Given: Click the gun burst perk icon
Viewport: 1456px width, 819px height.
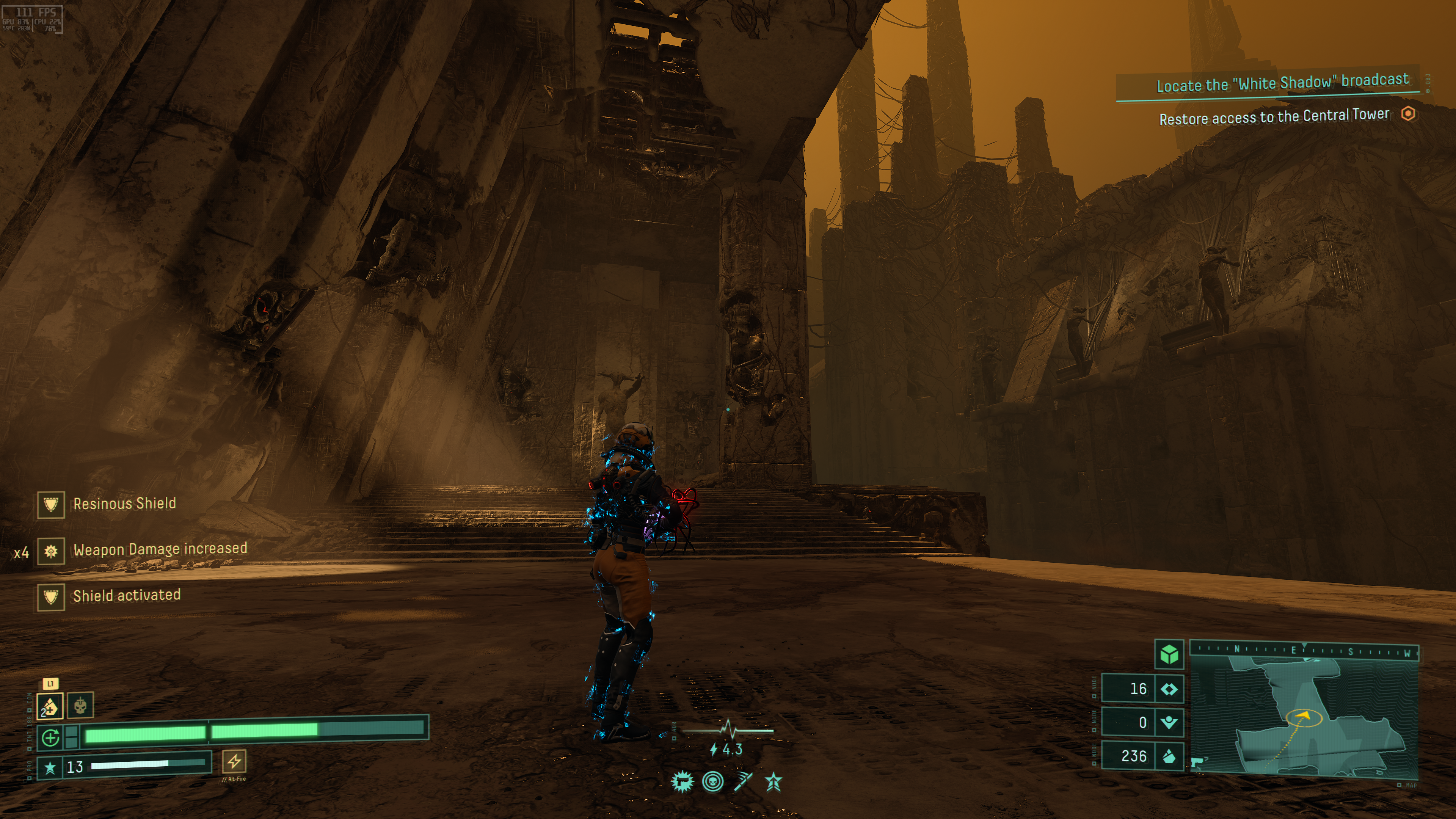Looking at the screenshot, I should click(x=682, y=782).
